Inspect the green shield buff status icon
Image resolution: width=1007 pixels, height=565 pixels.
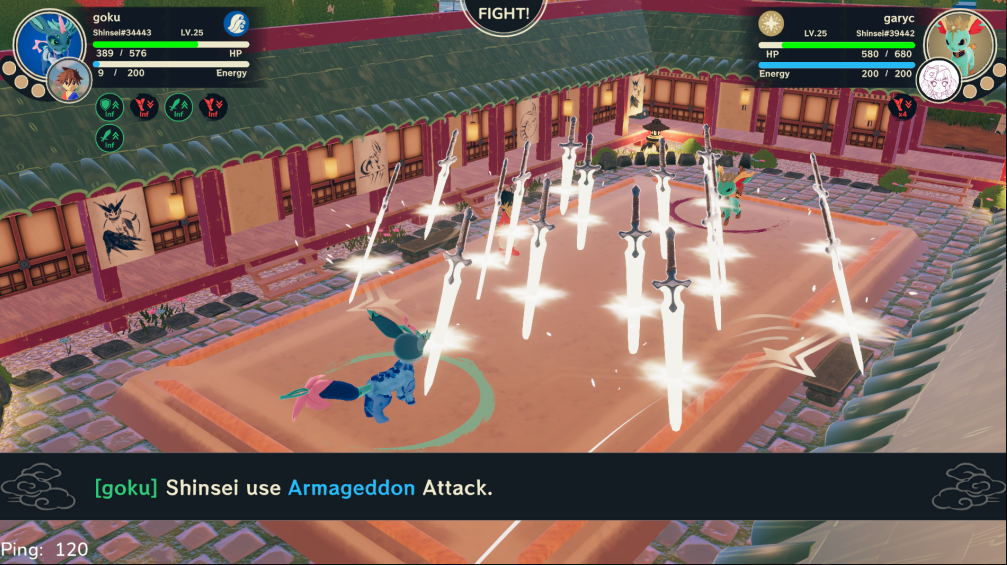[110, 105]
